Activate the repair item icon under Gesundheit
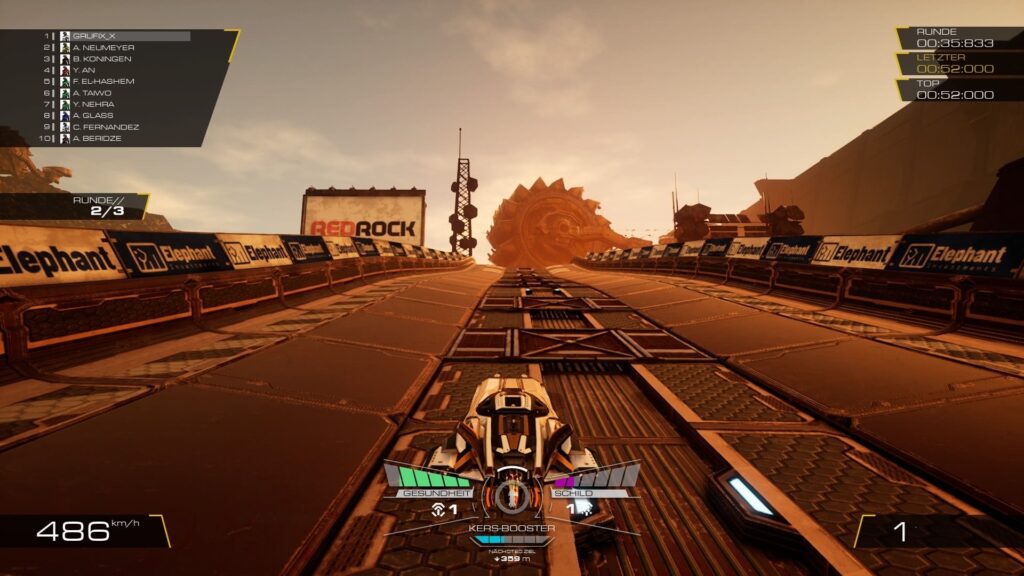The height and width of the screenshot is (576, 1024). (437, 509)
